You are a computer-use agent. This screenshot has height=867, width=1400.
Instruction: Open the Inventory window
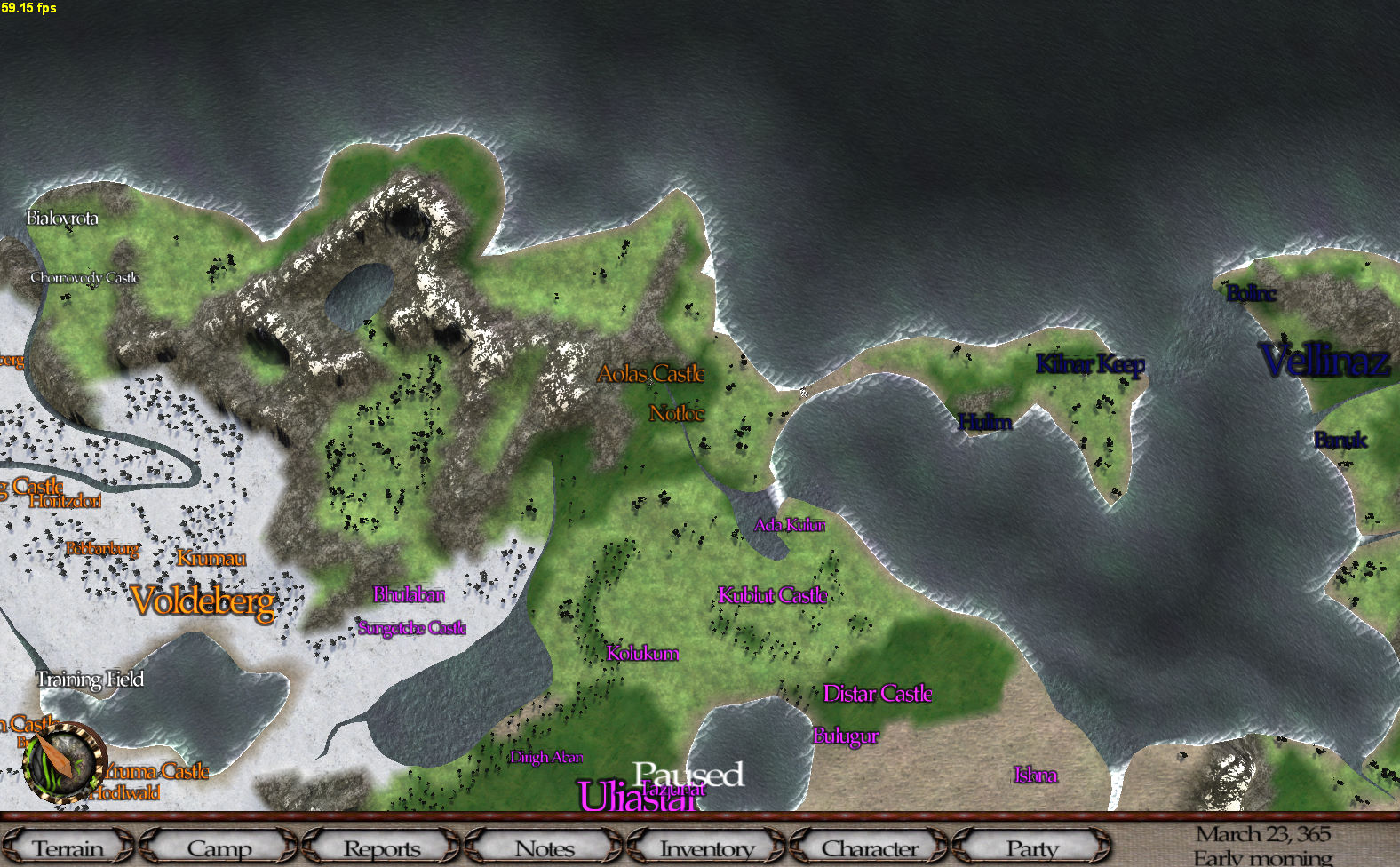tap(707, 848)
